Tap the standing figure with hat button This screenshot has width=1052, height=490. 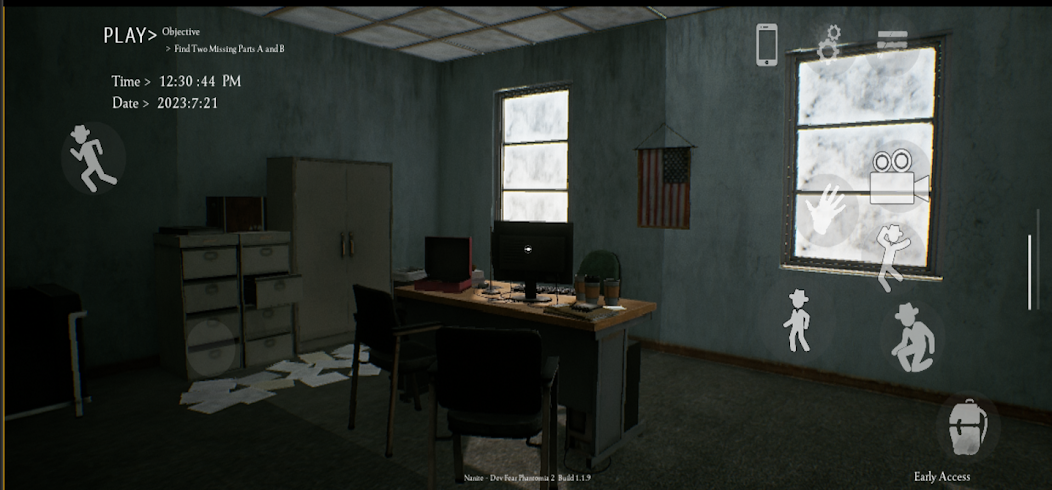(x=797, y=320)
